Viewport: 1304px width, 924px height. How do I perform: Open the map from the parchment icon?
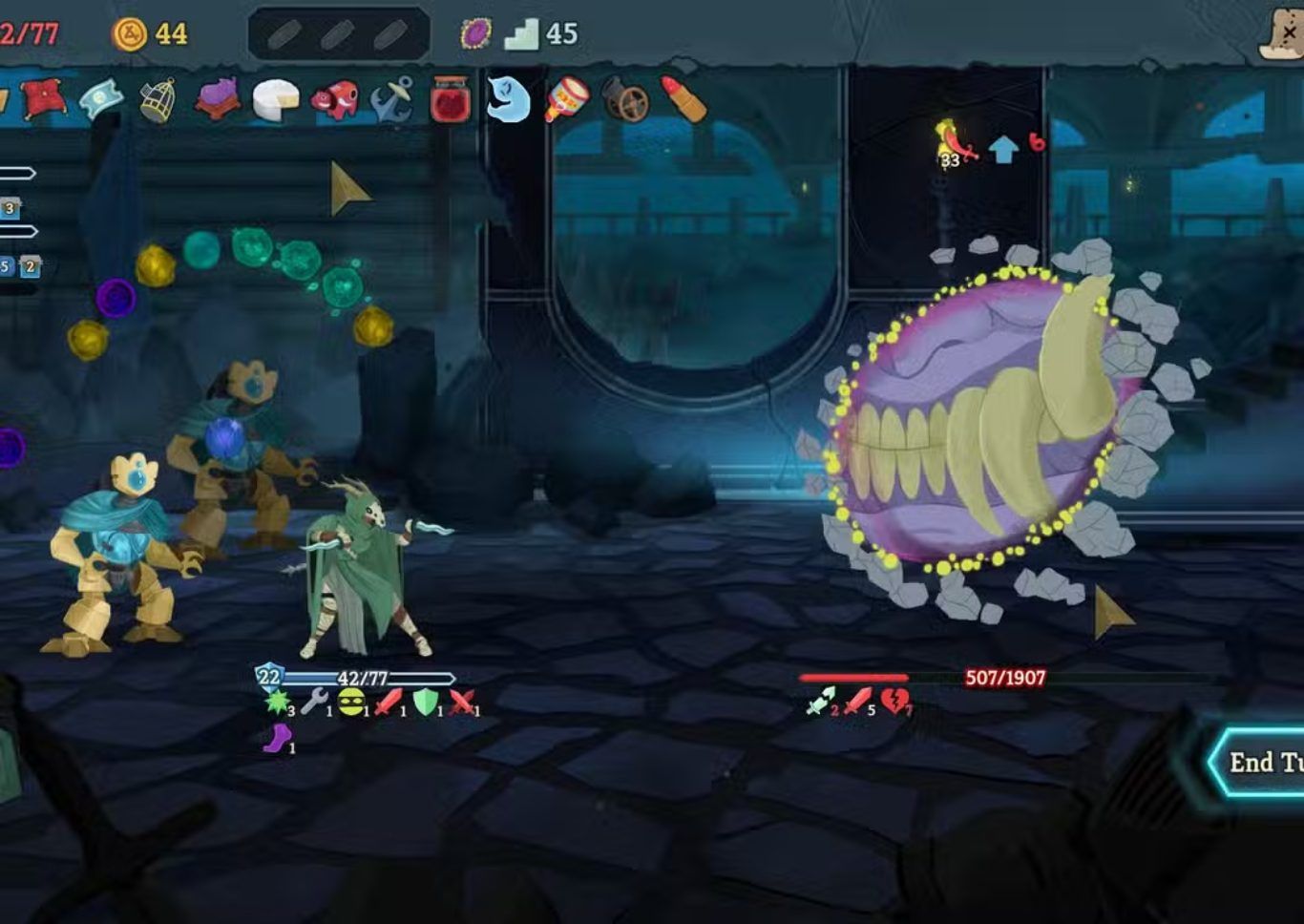click(x=1282, y=34)
